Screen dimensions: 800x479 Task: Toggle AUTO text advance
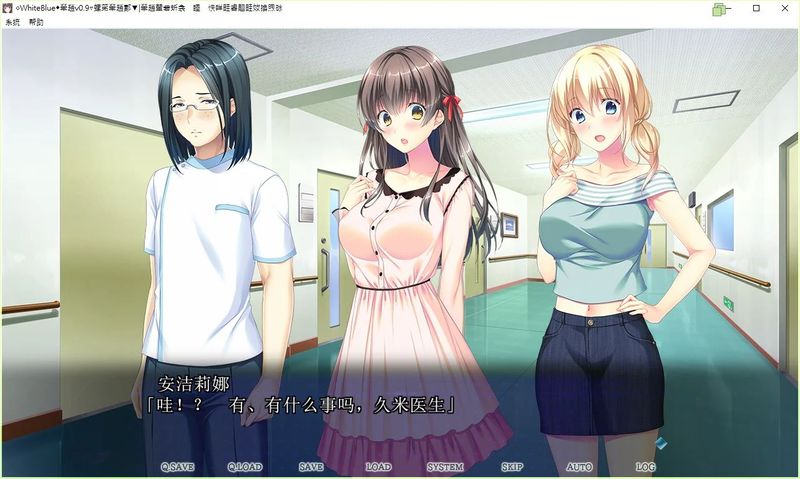click(579, 467)
